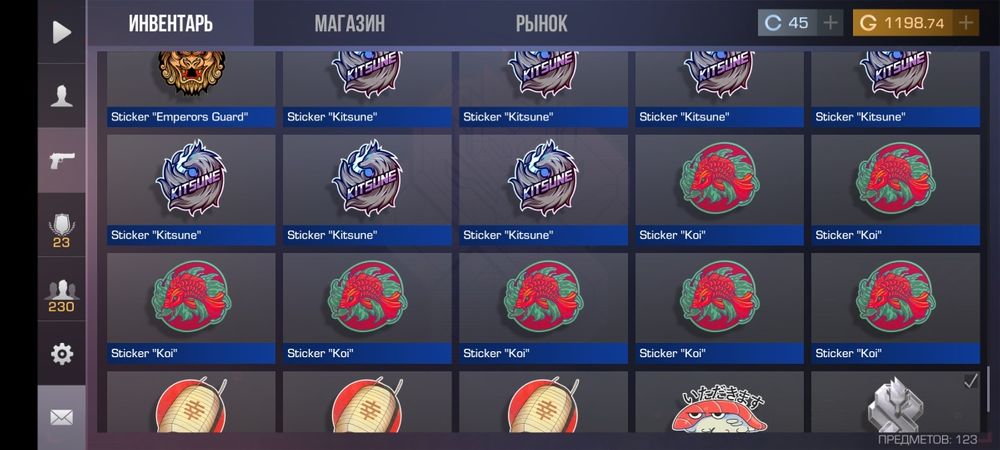Open the envelope mail icon
This screenshot has width=1000, height=450.
[62, 417]
